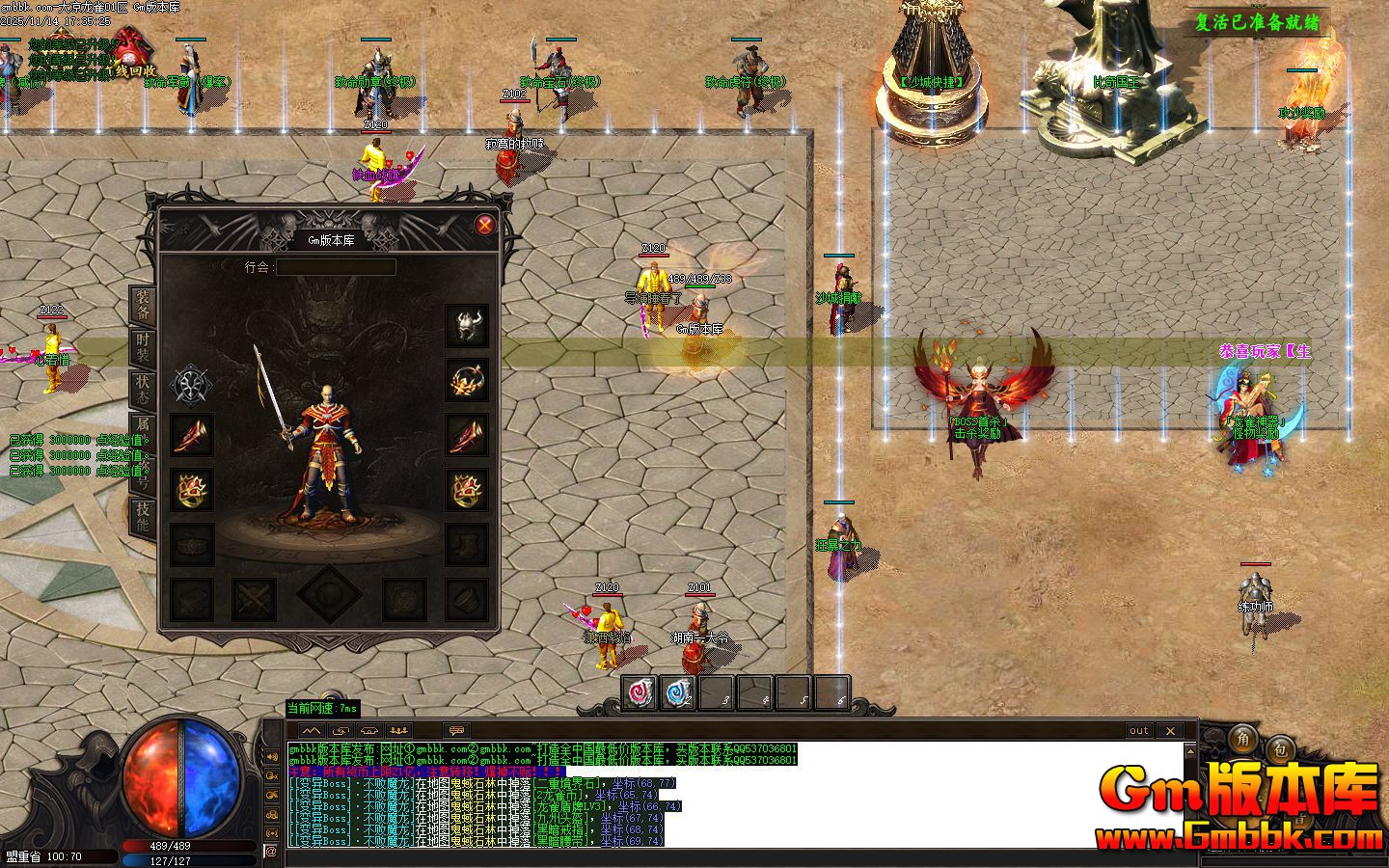The image size is (1389, 868).
Task: Use the blue swirl stone in hotbar slot 2
Action: (x=678, y=692)
